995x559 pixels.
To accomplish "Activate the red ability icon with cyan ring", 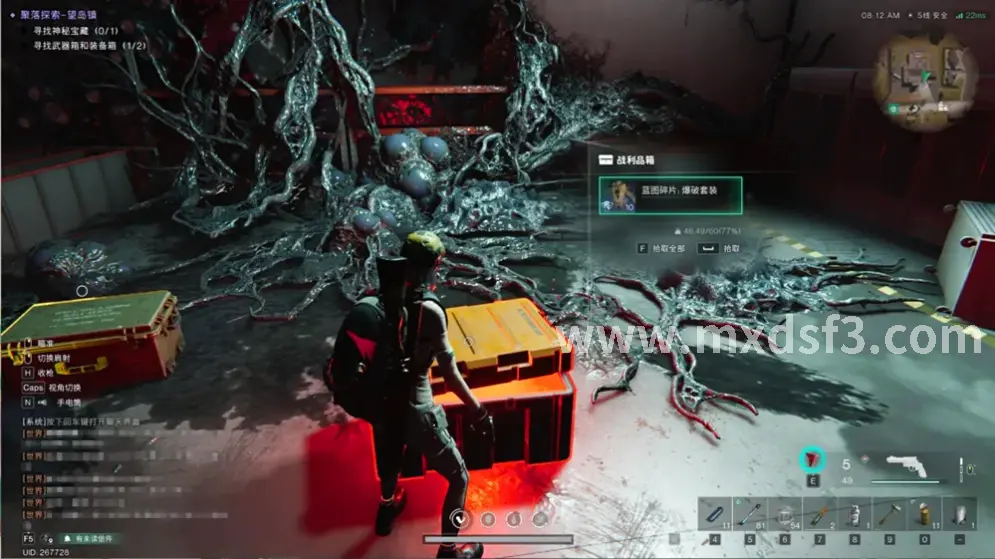I will (812, 461).
